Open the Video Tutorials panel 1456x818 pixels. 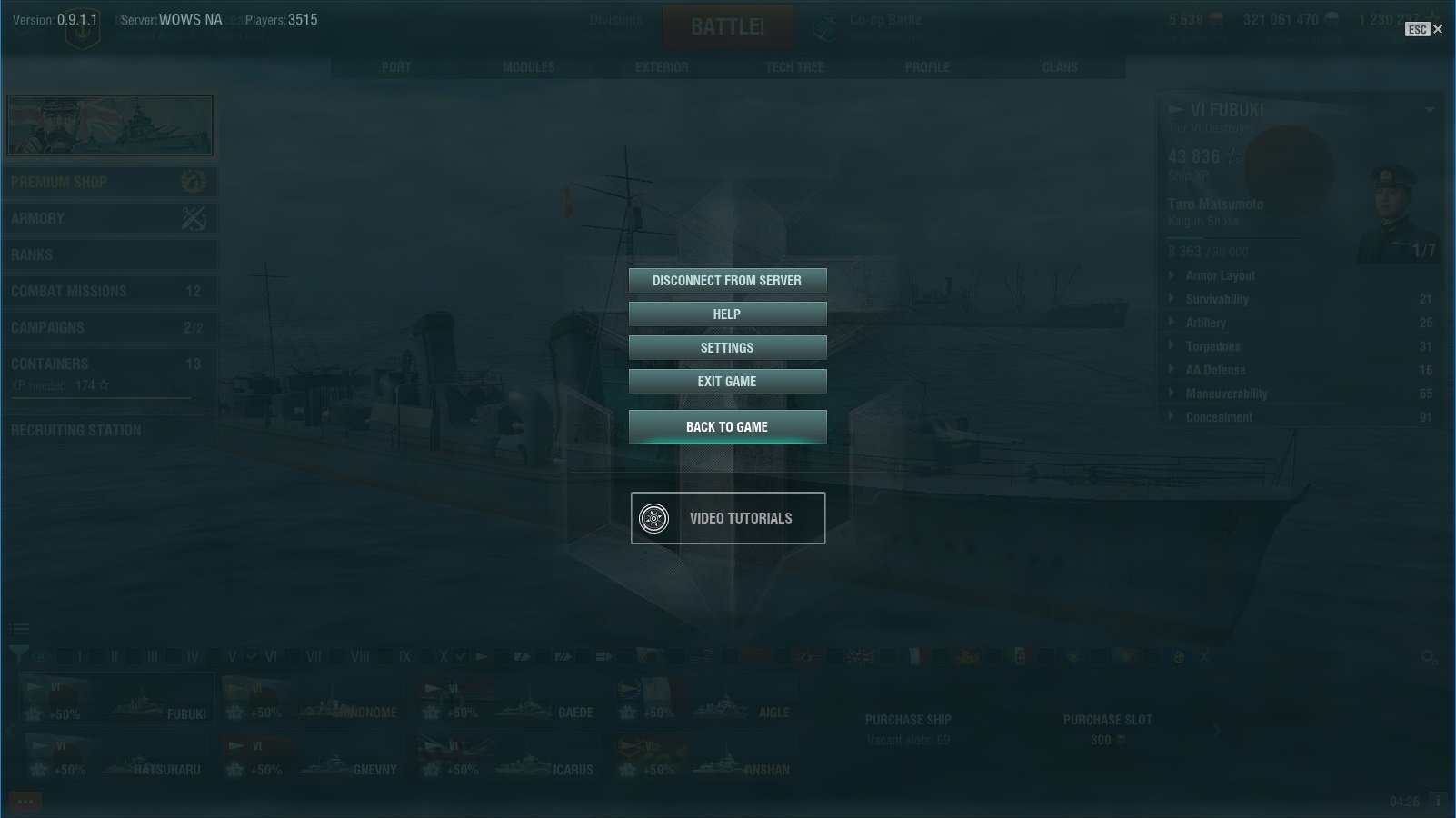pos(728,518)
